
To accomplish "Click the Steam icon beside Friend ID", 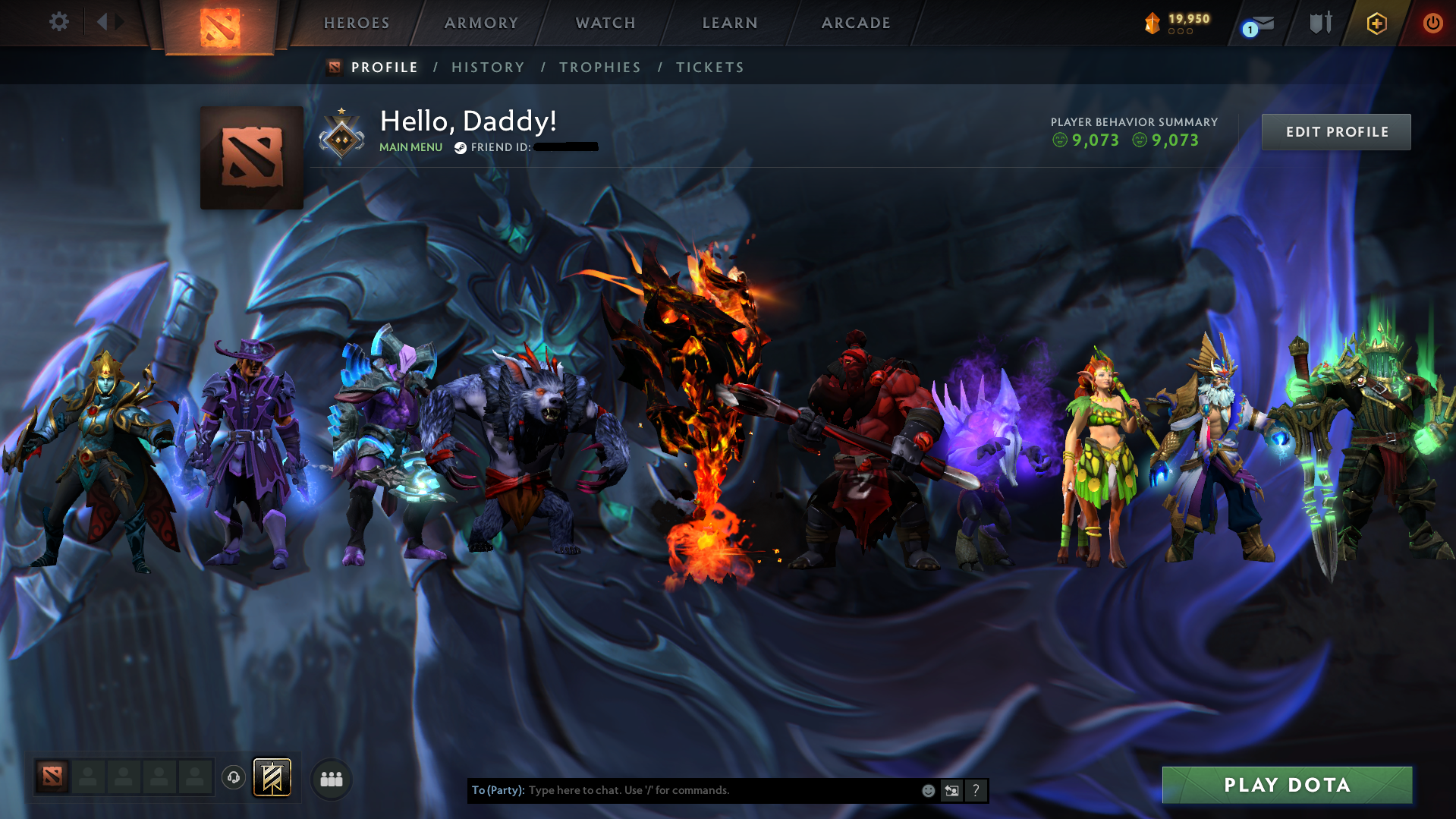I will (x=459, y=148).
